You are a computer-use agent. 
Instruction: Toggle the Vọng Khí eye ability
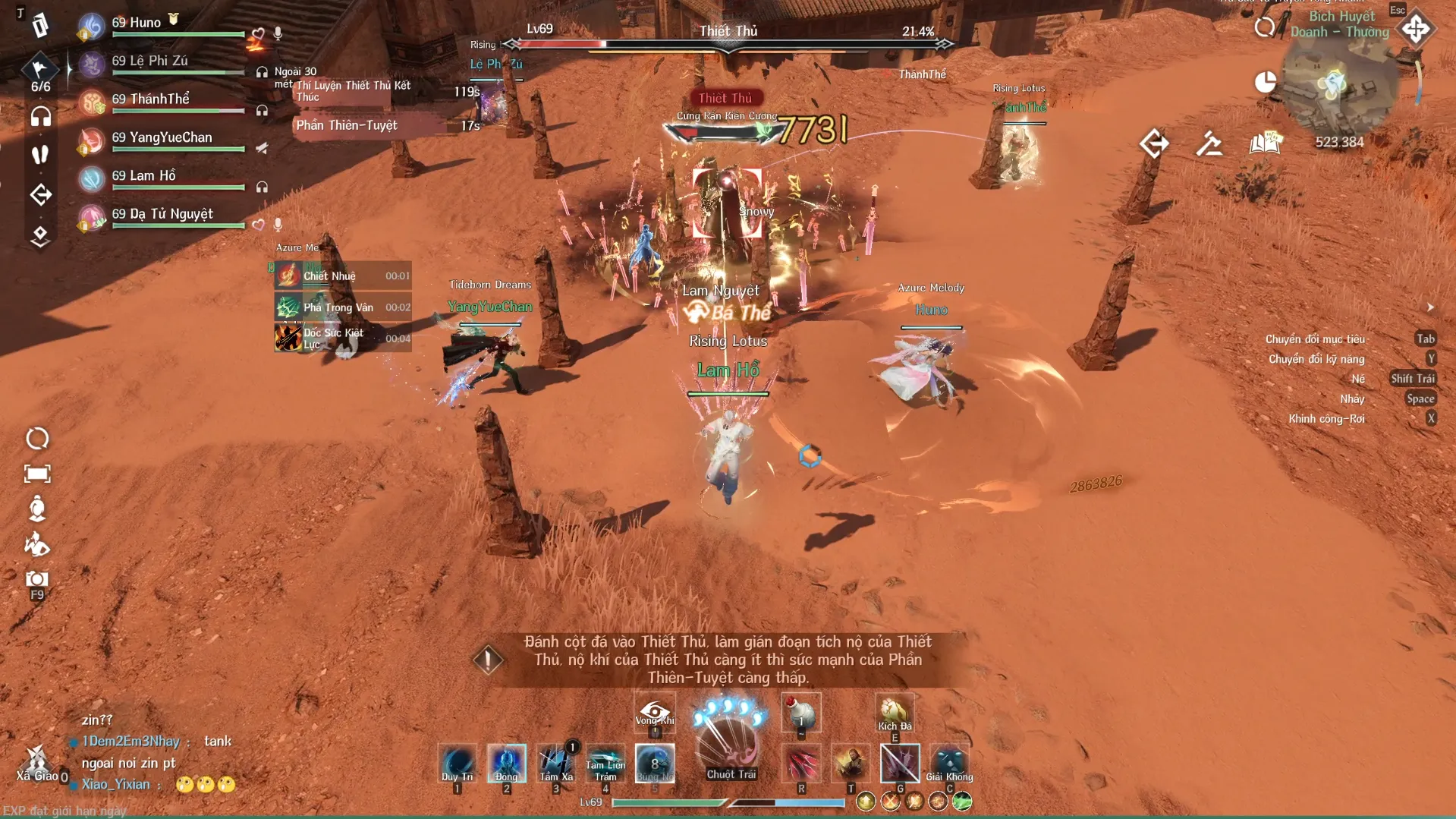pyautogui.click(x=655, y=712)
